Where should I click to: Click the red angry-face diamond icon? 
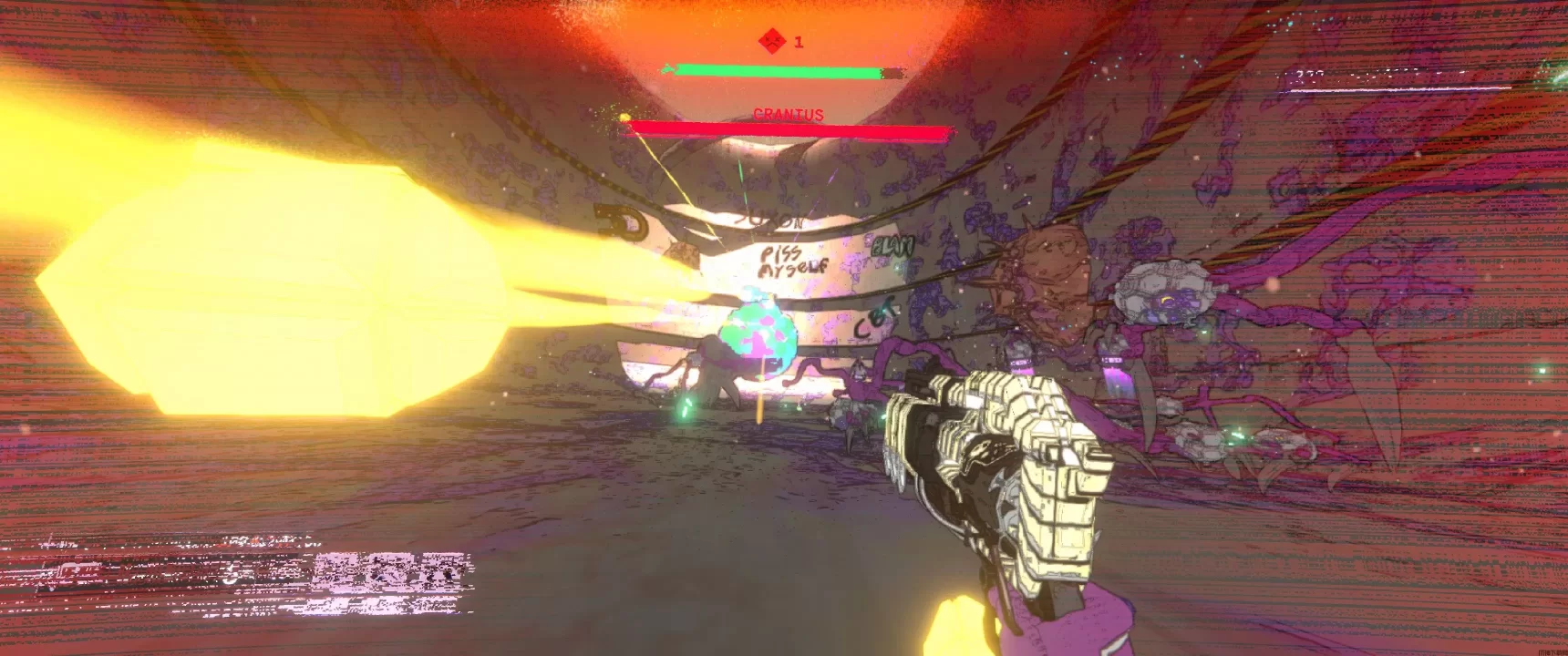[771, 41]
